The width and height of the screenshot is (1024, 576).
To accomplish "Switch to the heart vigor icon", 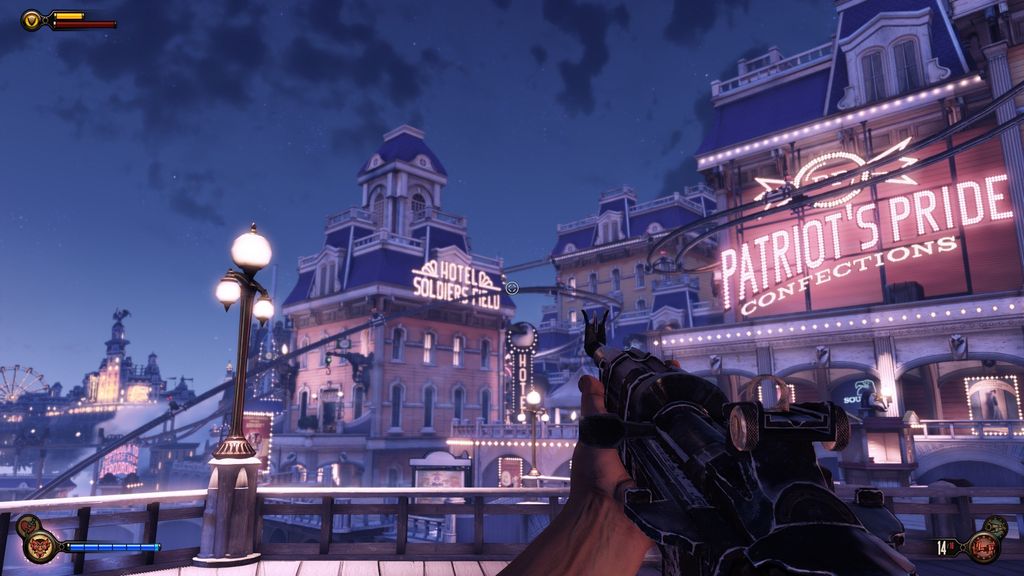I will tap(27, 524).
